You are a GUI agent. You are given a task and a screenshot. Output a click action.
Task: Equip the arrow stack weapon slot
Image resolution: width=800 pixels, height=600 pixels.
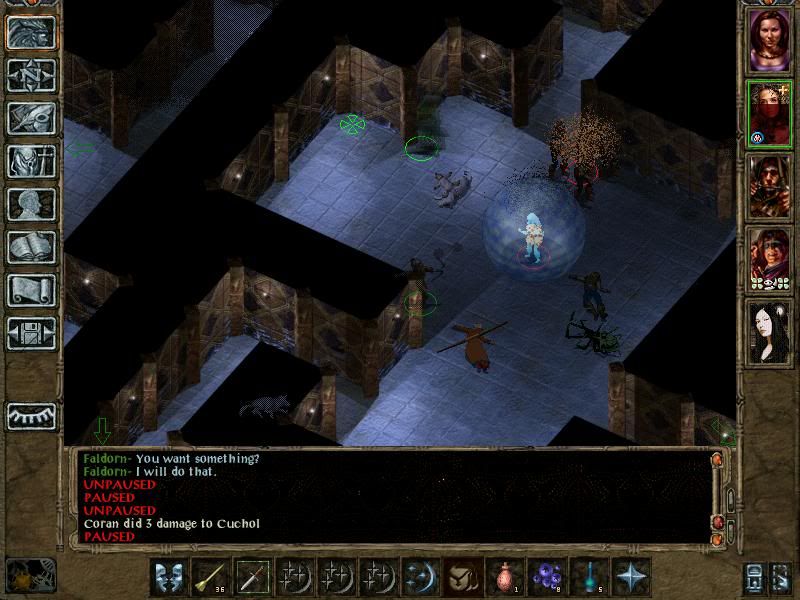tap(210, 577)
